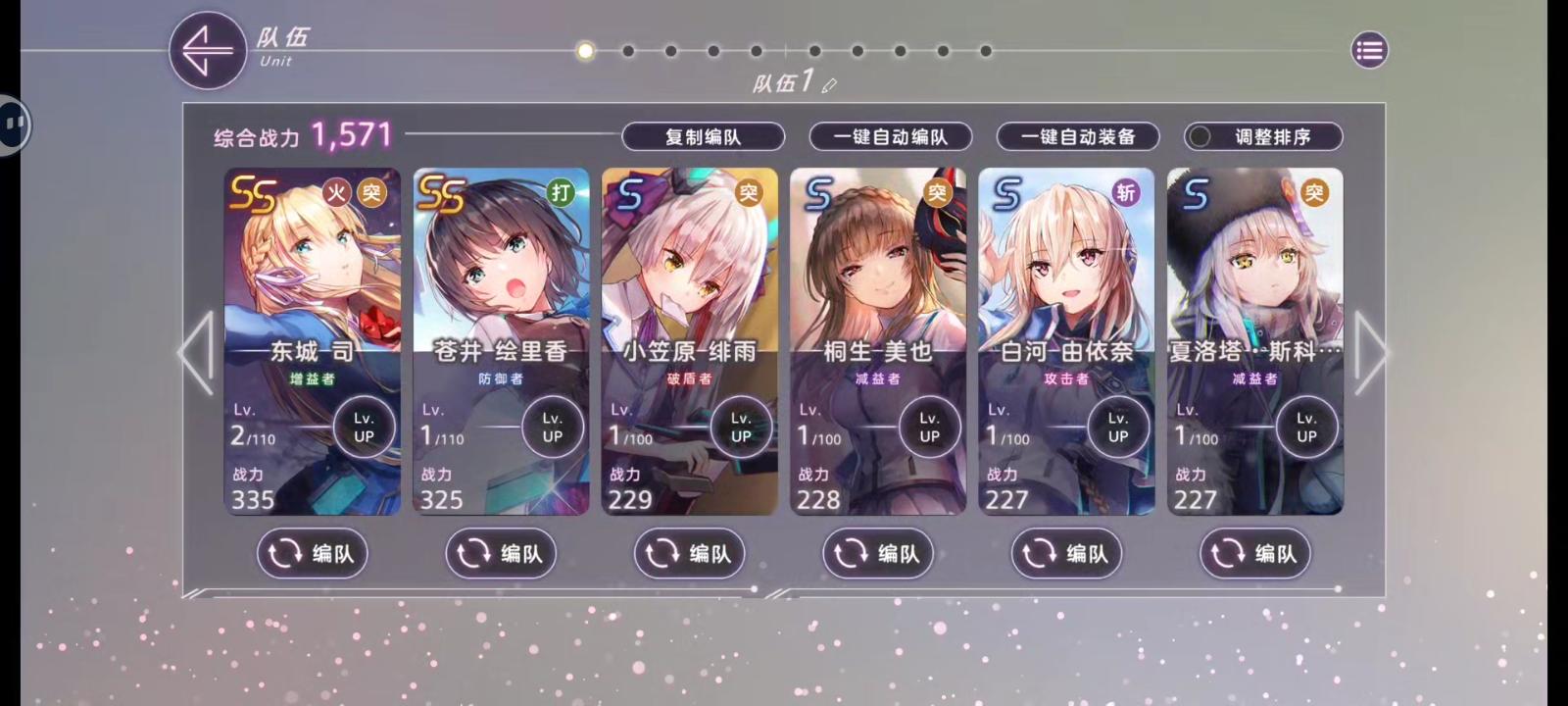Tap the Lv.UP icon on 东城司's card
The image size is (1568, 706).
pyautogui.click(x=364, y=426)
